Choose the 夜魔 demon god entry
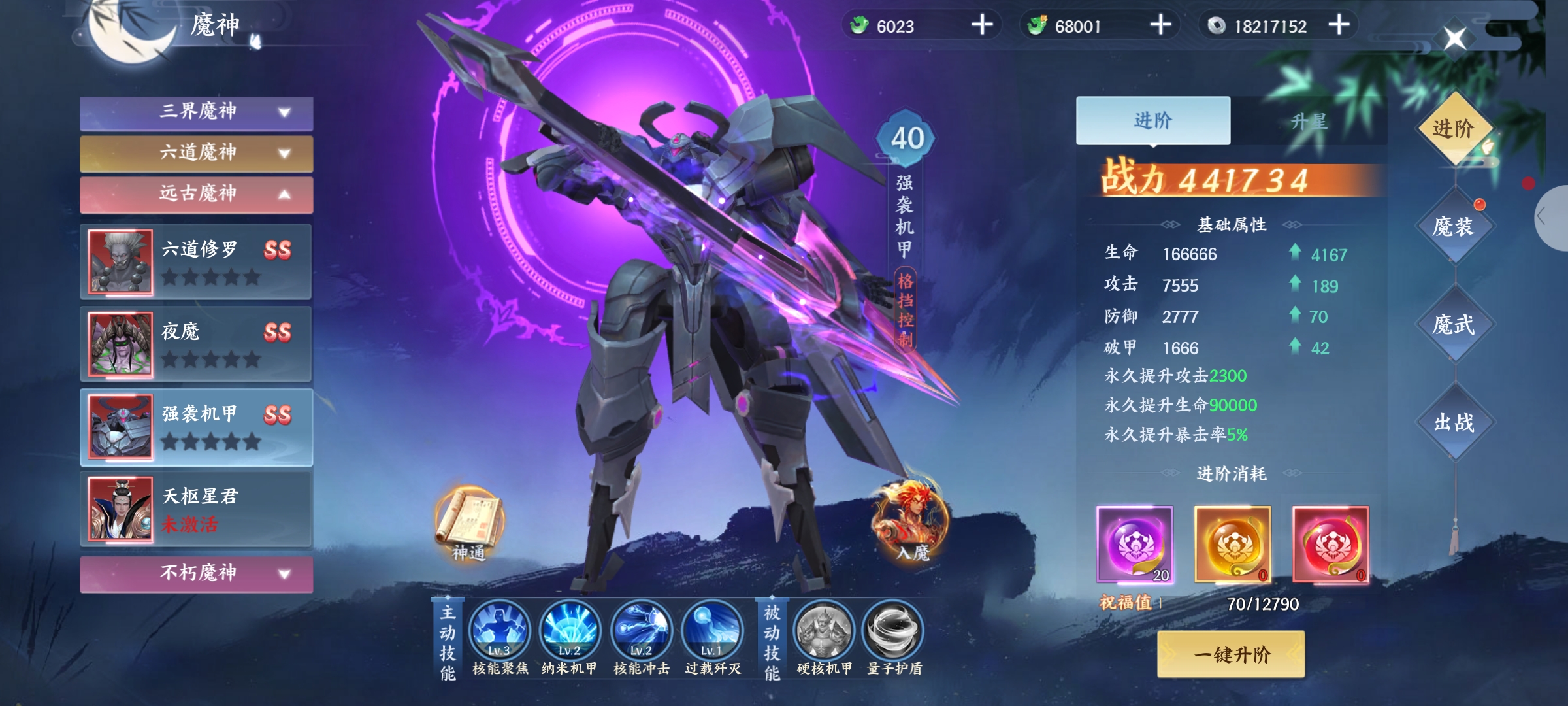This screenshot has width=1568, height=706. coord(196,344)
